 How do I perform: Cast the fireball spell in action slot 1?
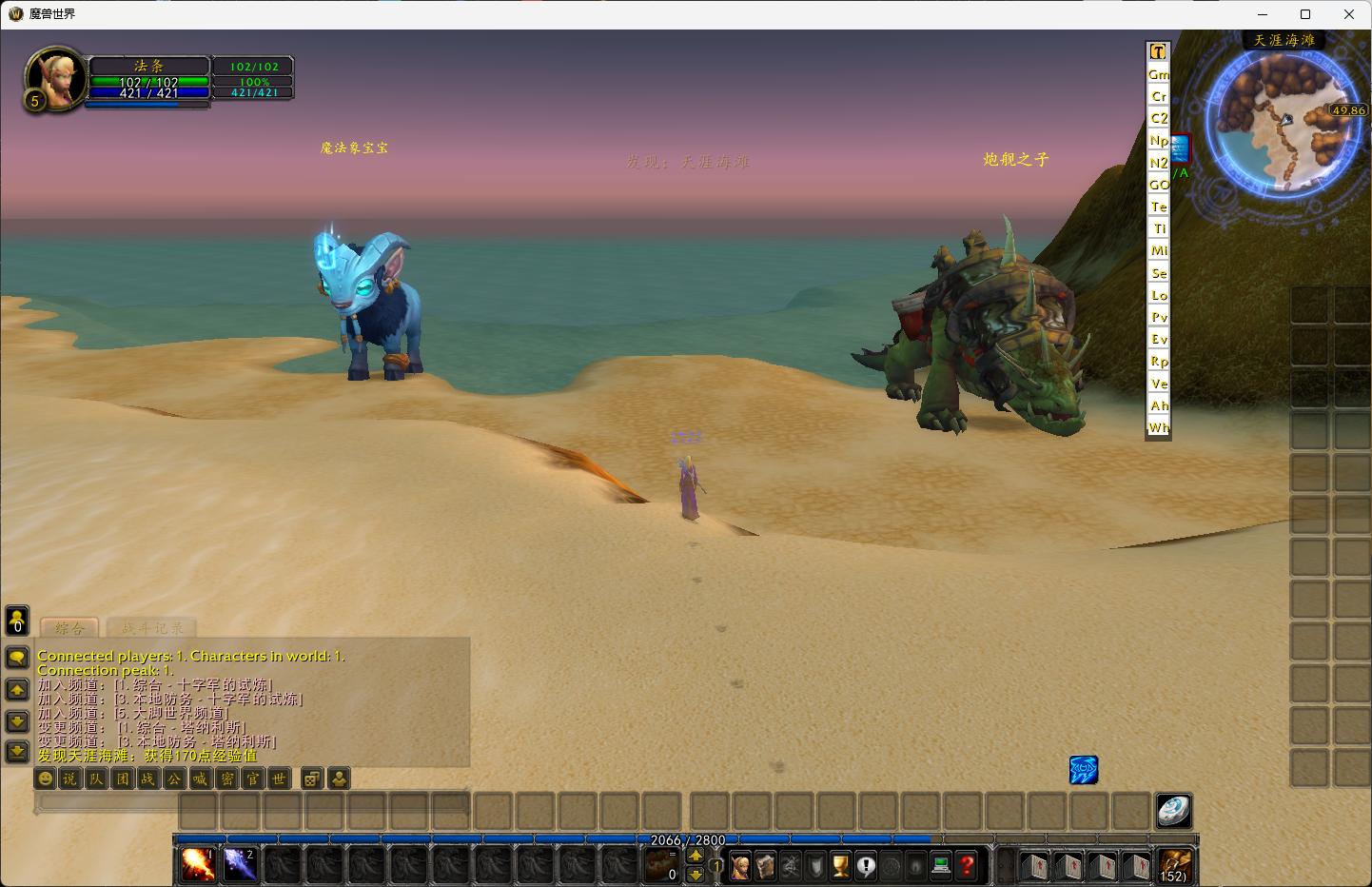tap(198, 864)
